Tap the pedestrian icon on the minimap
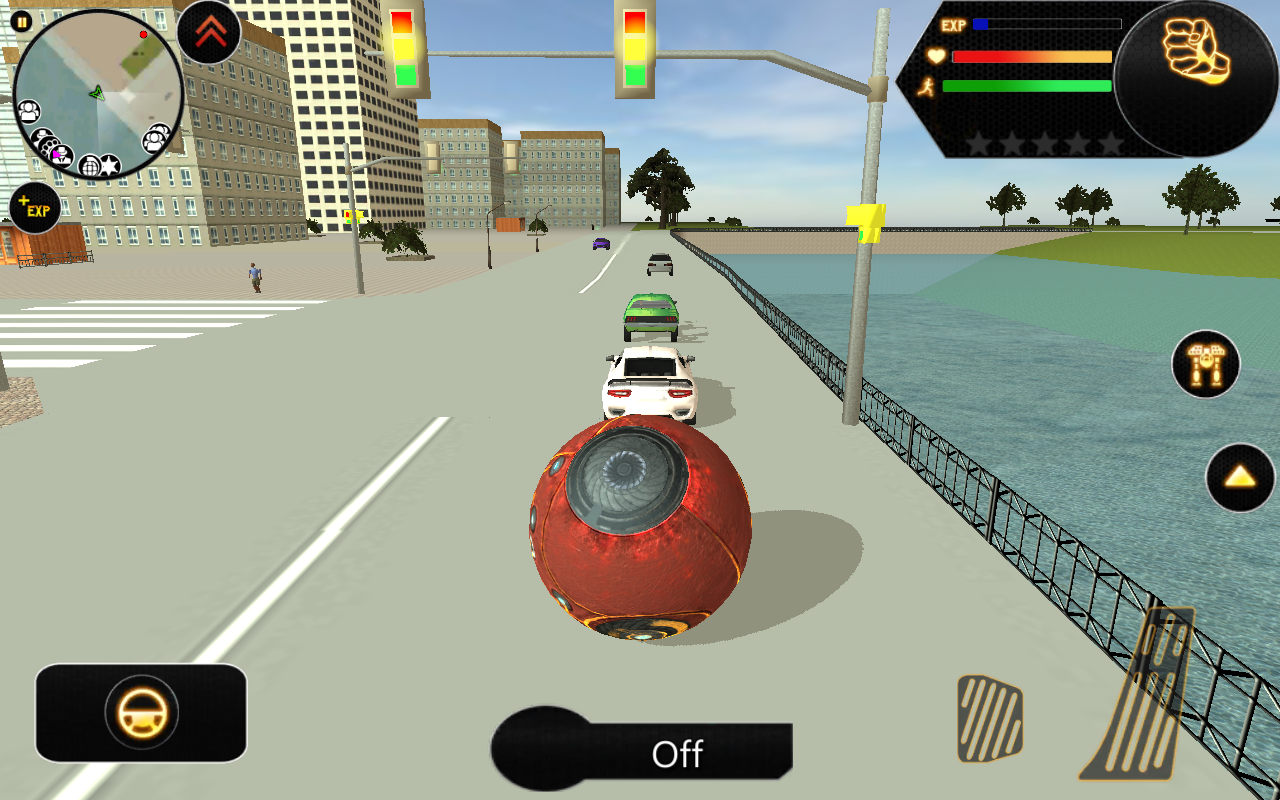This screenshot has height=800, width=1280. click(x=28, y=110)
